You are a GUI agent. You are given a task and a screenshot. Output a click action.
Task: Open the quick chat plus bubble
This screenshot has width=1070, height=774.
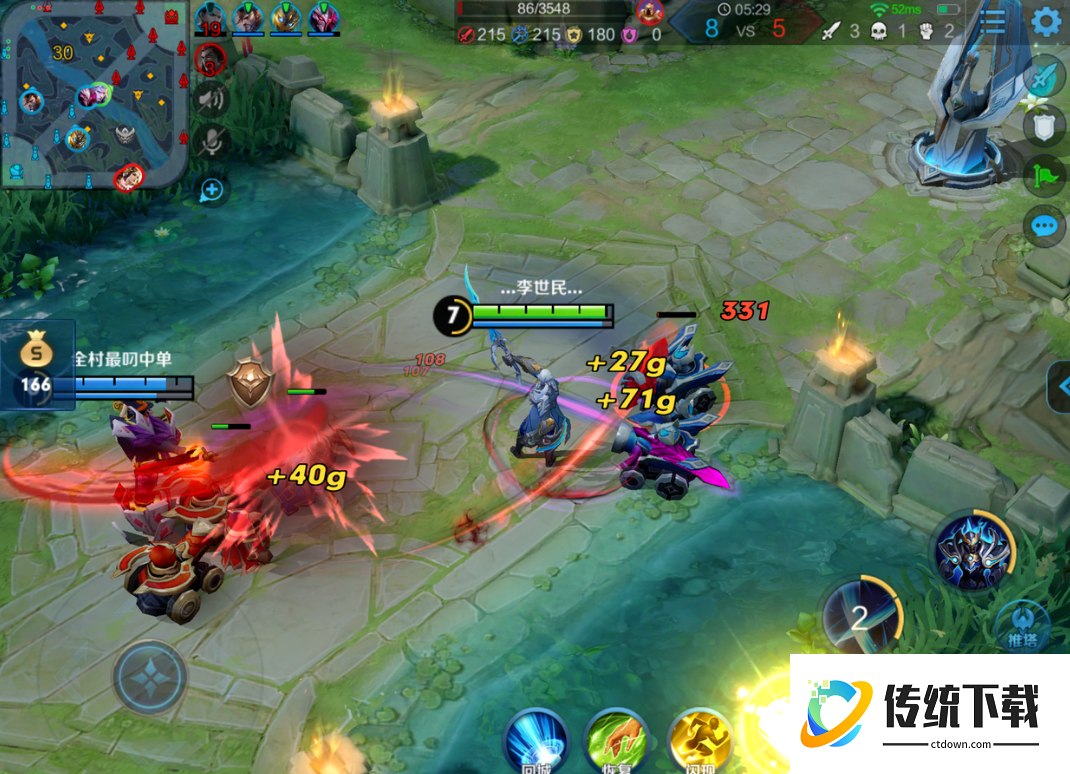click(211, 189)
